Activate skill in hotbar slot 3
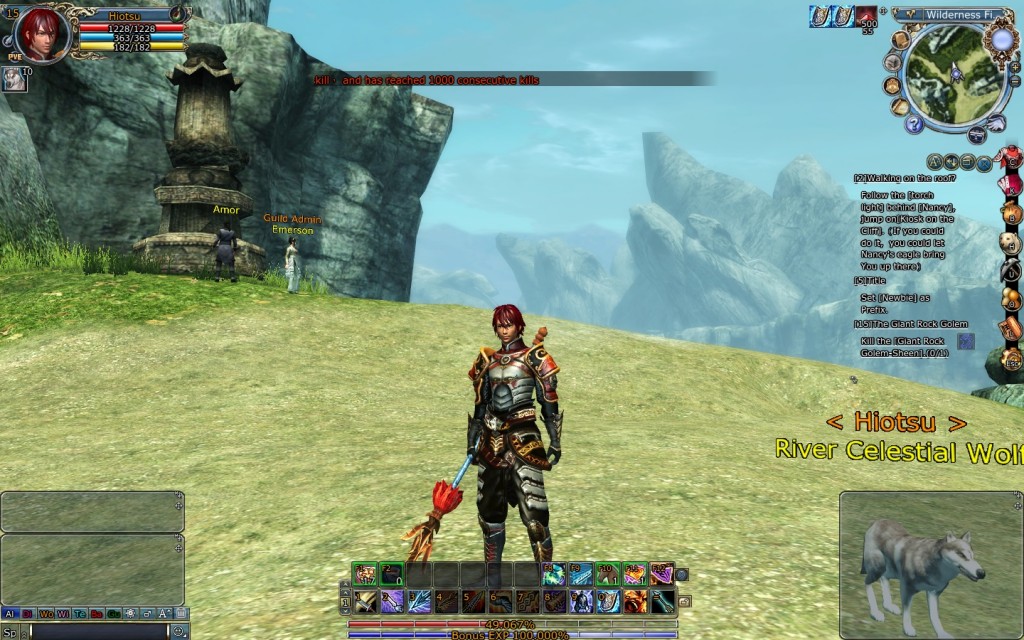This screenshot has width=1024, height=640. (419, 601)
